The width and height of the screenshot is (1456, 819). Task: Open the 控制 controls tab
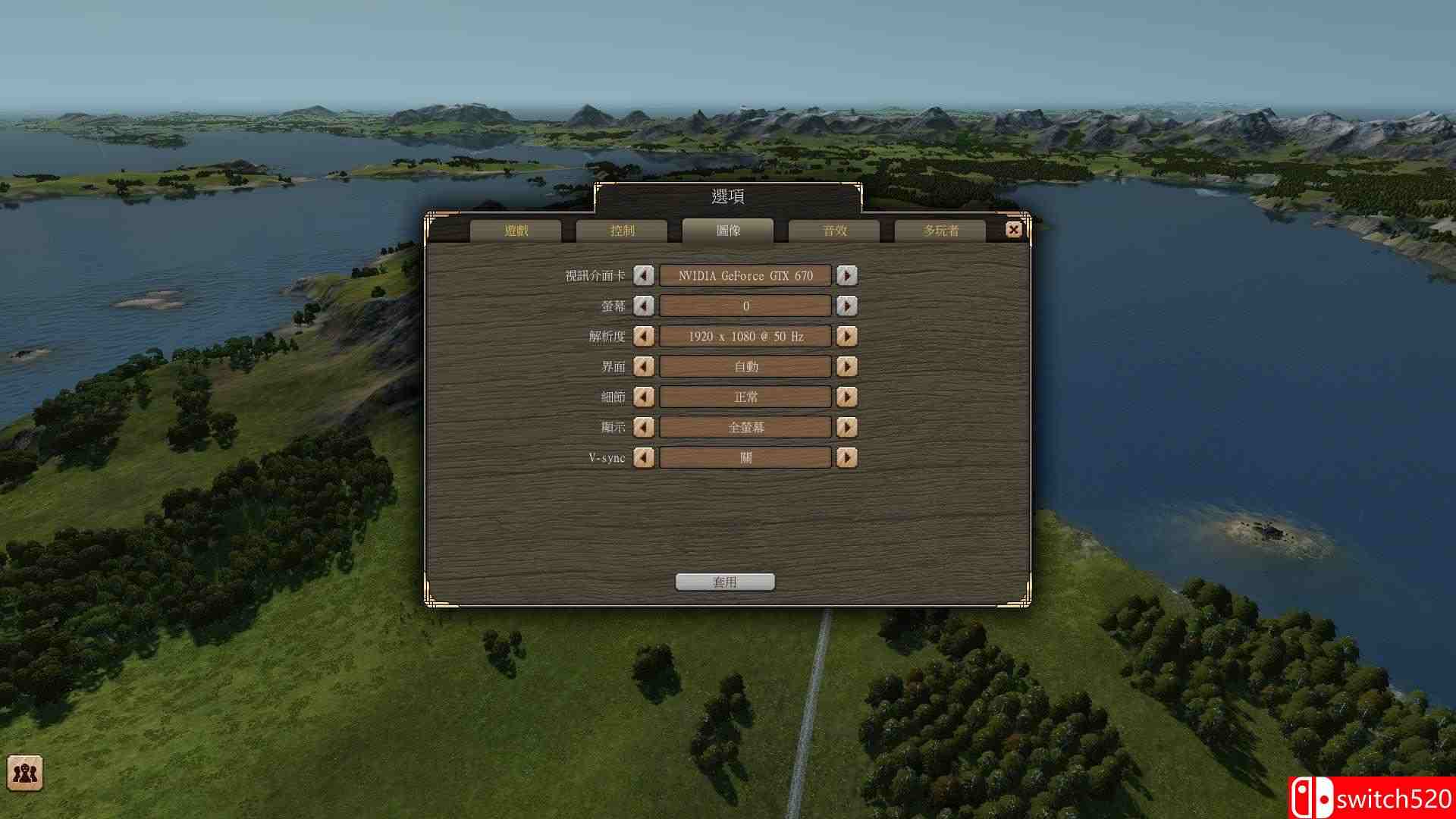pos(623,230)
